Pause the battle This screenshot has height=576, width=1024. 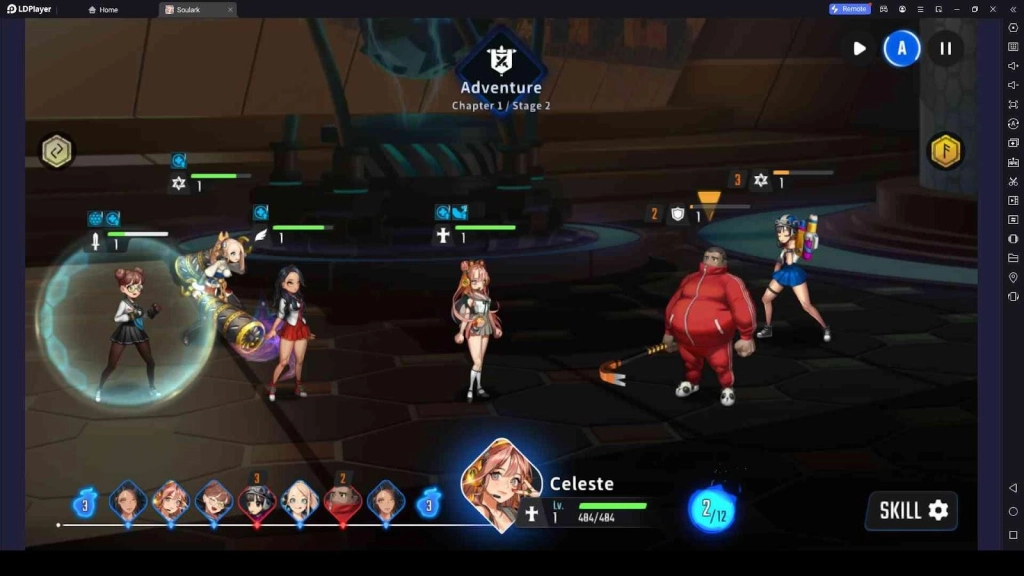(x=945, y=48)
